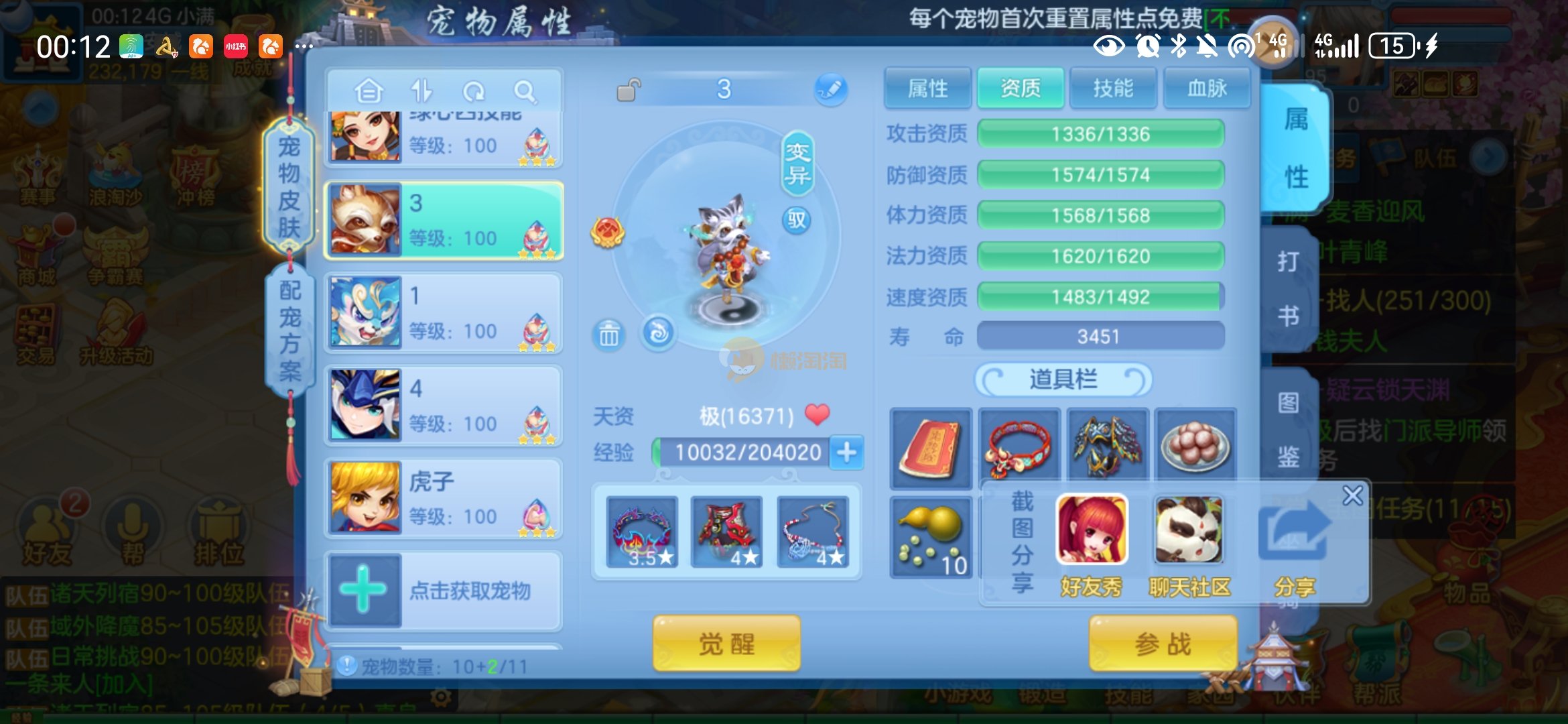Edit the pet name with pencil icon

[831, 89]
